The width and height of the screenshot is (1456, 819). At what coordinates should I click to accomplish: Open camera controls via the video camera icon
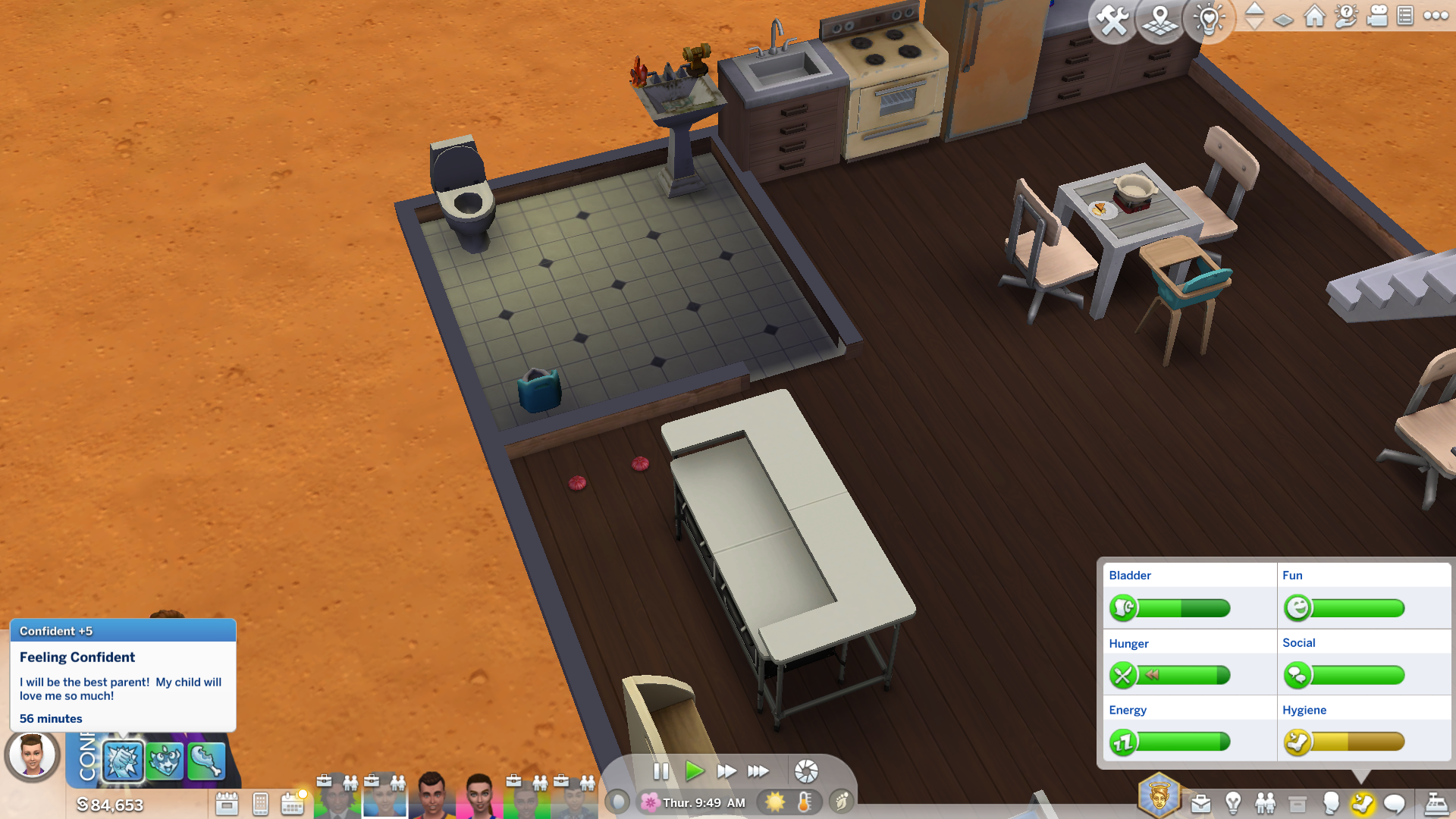[1377, 16]
